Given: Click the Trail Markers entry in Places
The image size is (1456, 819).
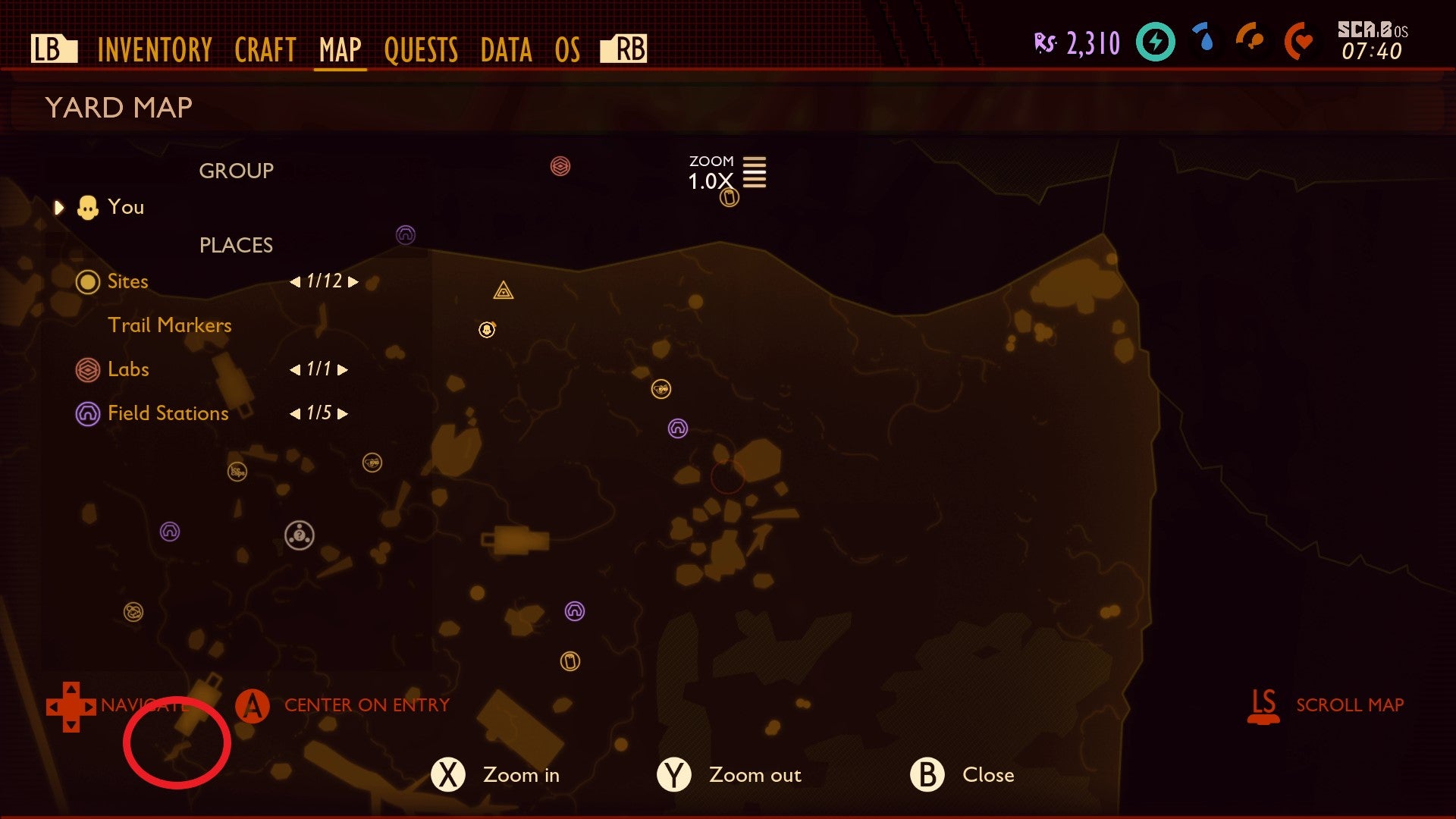Looking at the screenshot, I should tap(170, 325).
